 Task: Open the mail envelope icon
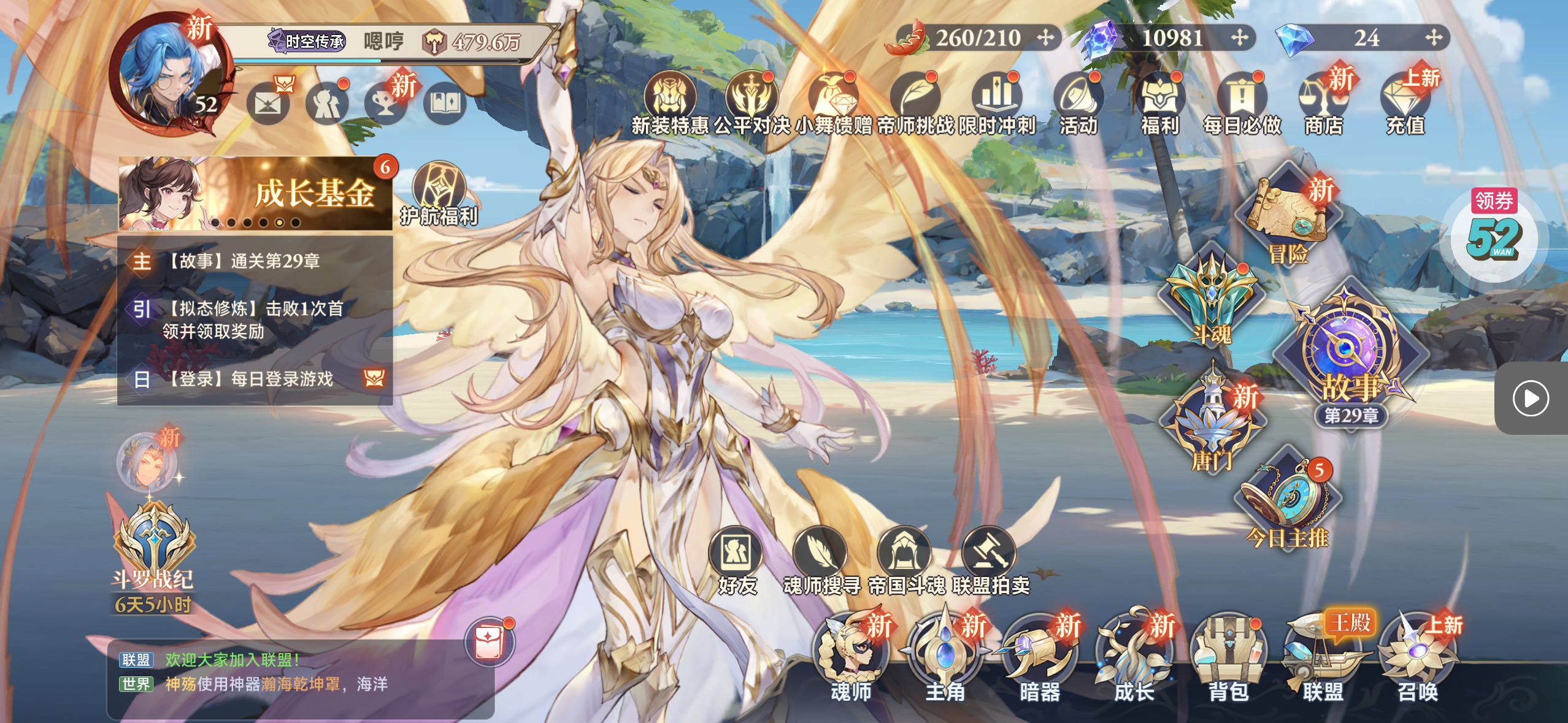pyautogui.click(x=268, y=104)
